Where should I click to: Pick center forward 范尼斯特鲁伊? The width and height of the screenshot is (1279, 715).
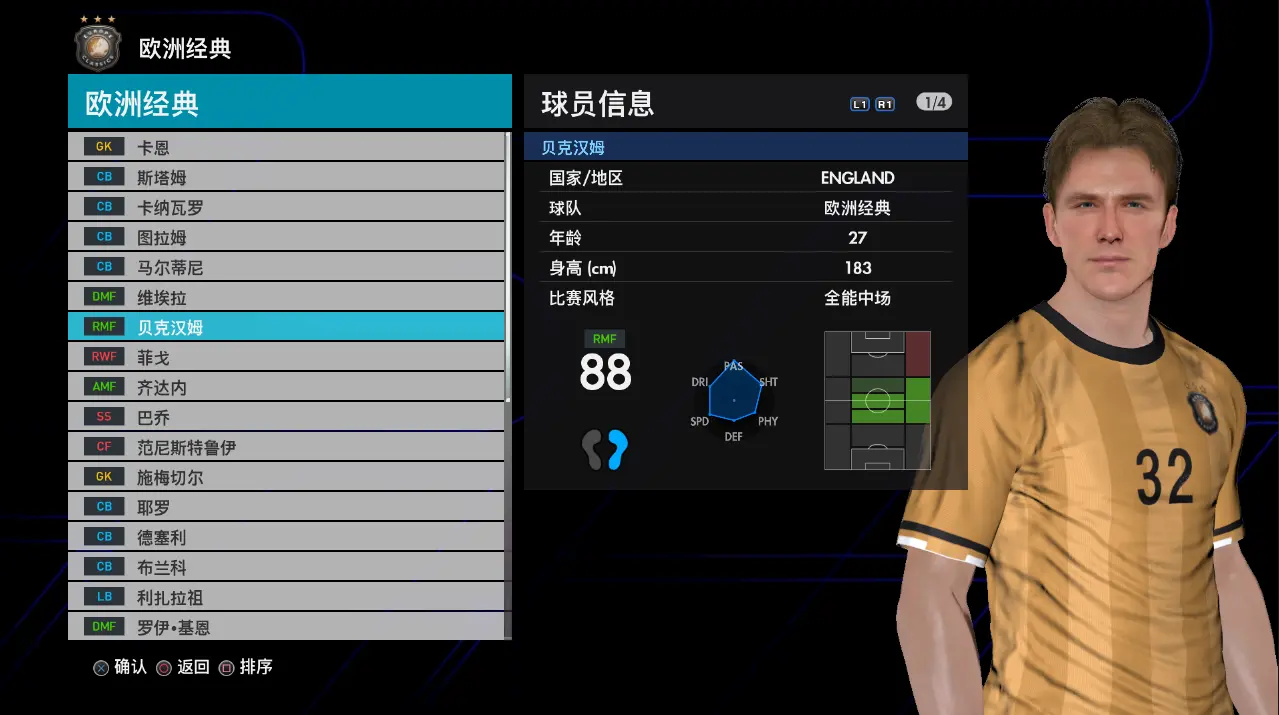point(286,447)
